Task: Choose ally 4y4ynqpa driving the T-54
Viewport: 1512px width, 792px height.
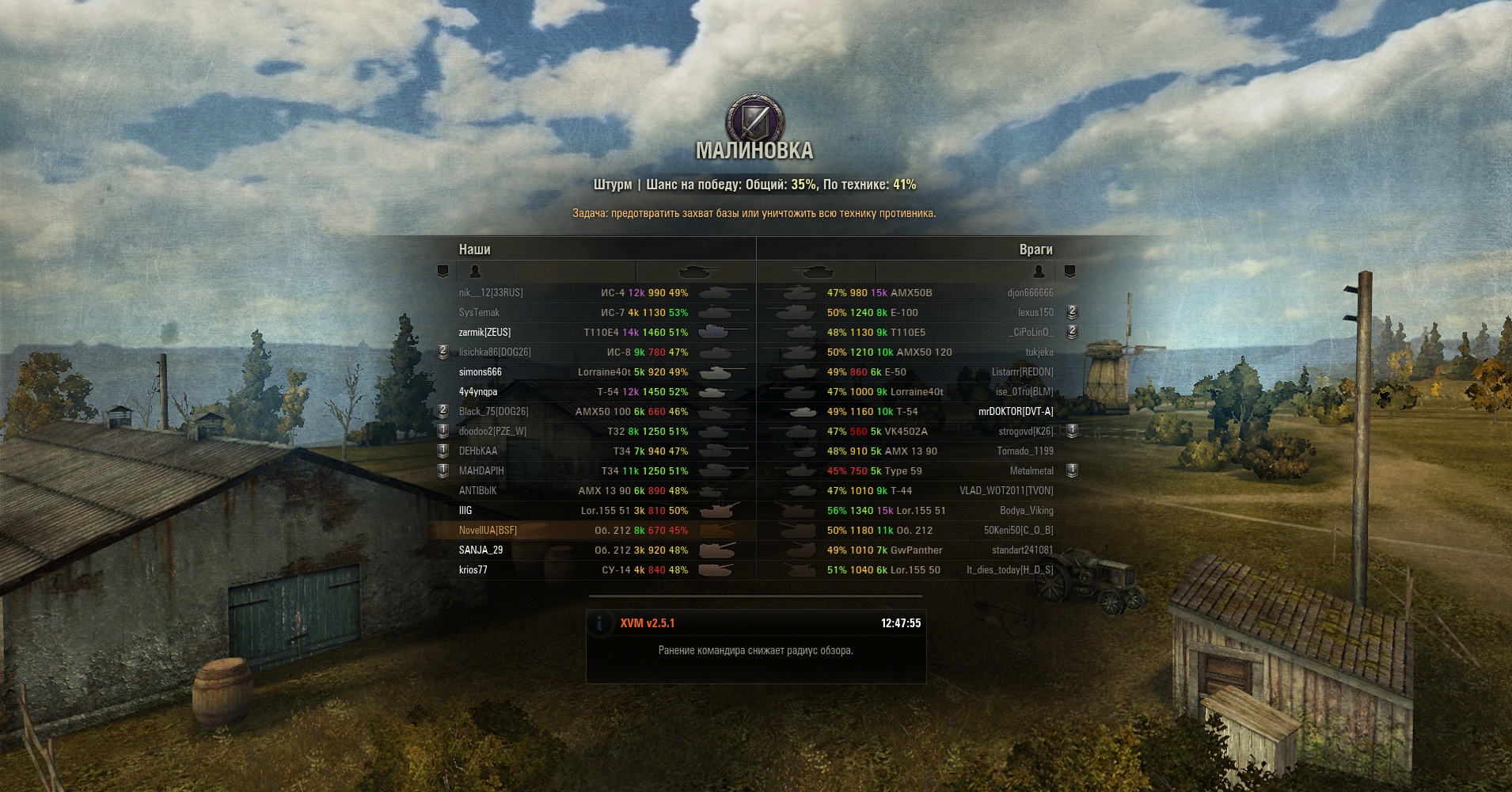Action: point(478,392)
